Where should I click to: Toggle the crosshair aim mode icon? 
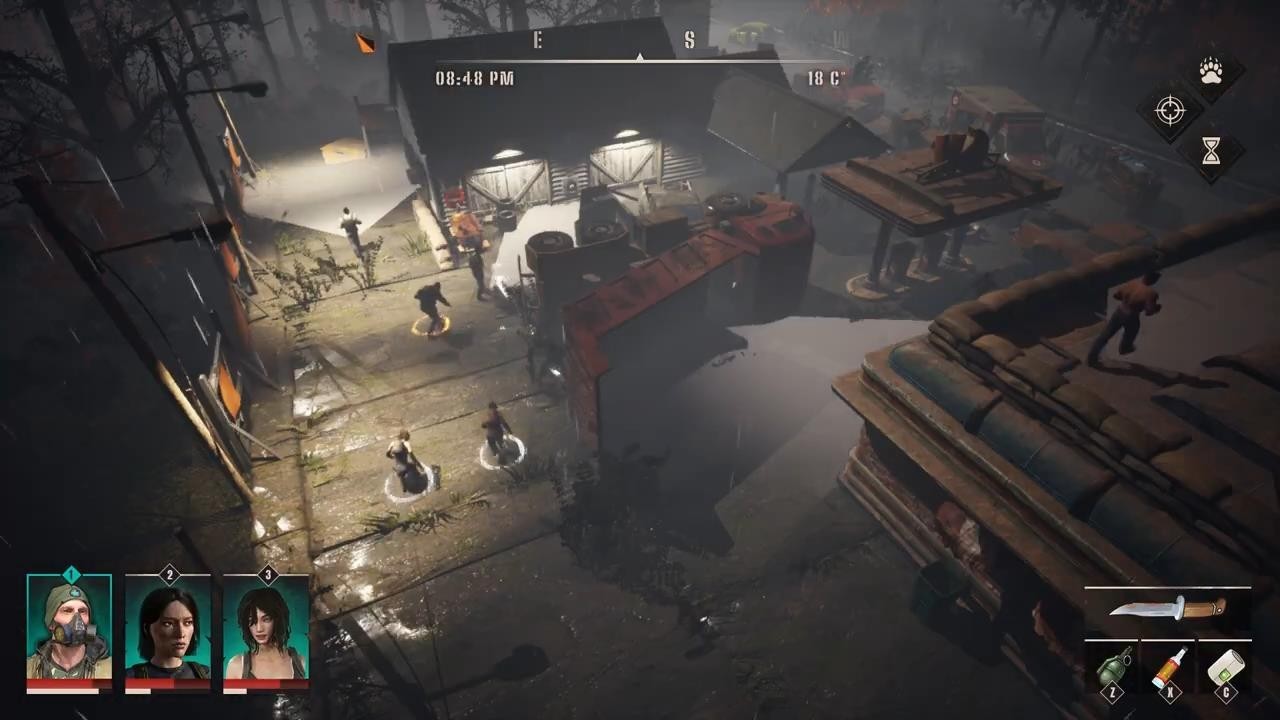1170,110
